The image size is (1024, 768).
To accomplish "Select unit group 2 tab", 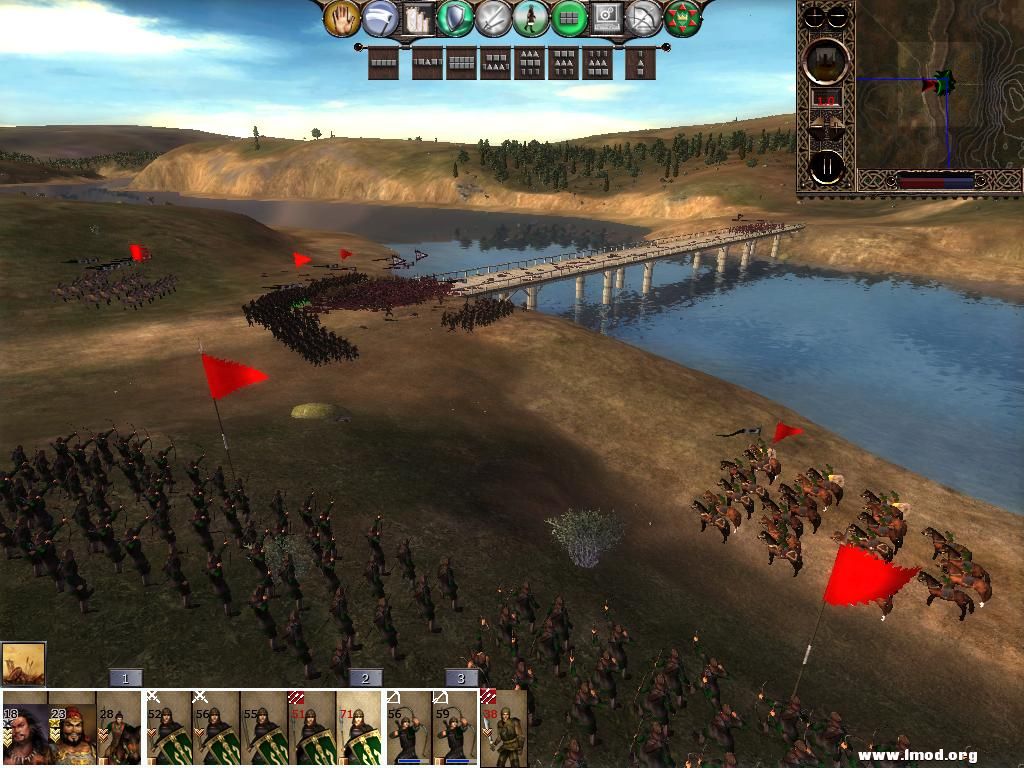I will [365, 678].
